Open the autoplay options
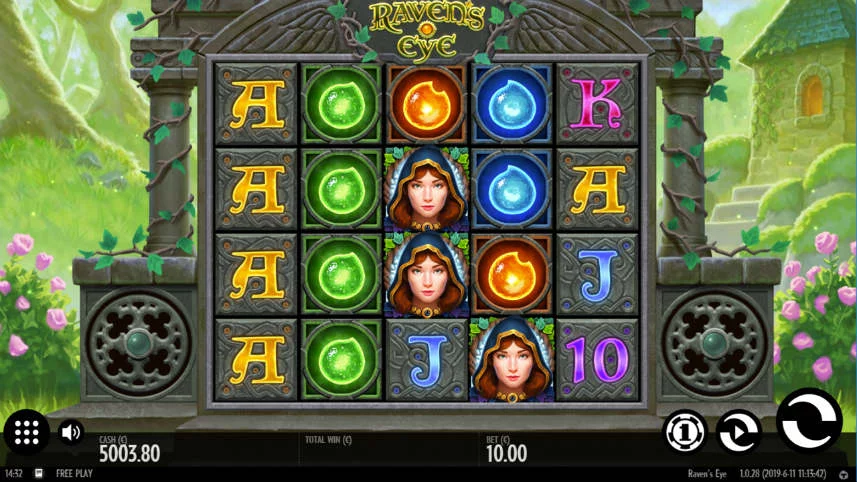Viewport: 857px width, 482px height. (739, 432)
